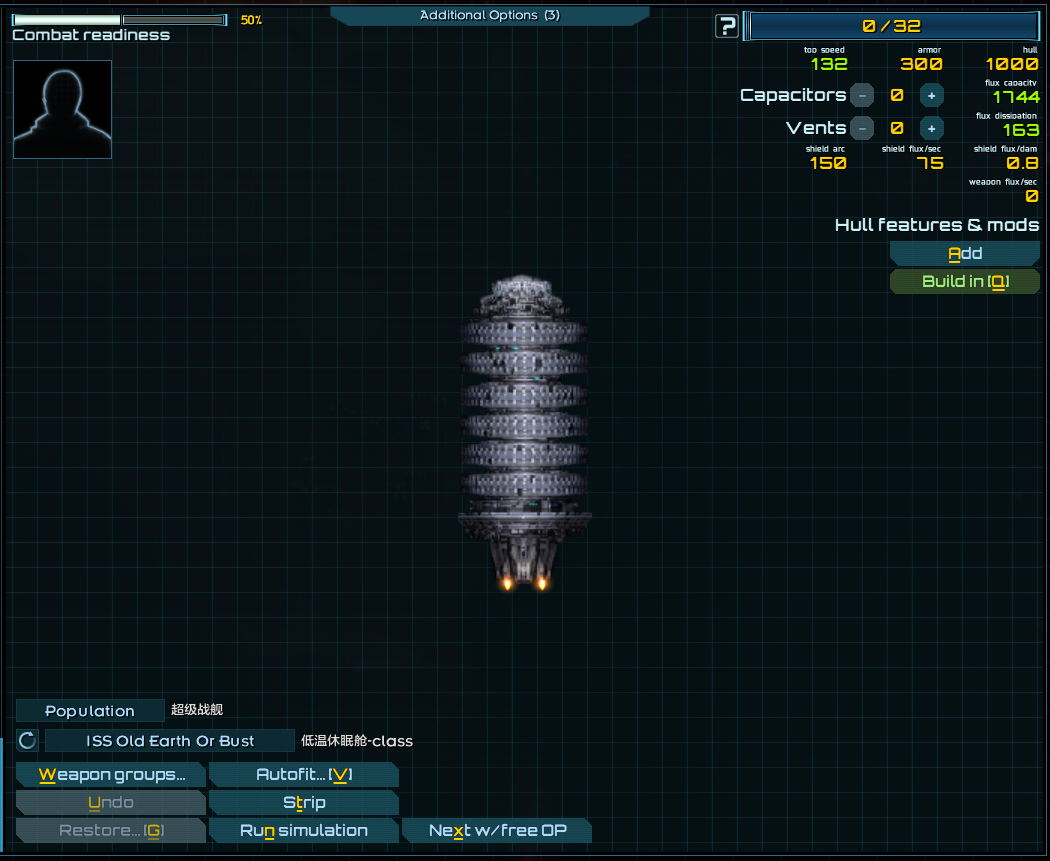The width and height of the screenshot is (1050, 861).
Task: Strip all fittings from the ship
Action: pyautogui.click(x=303, y=803)
